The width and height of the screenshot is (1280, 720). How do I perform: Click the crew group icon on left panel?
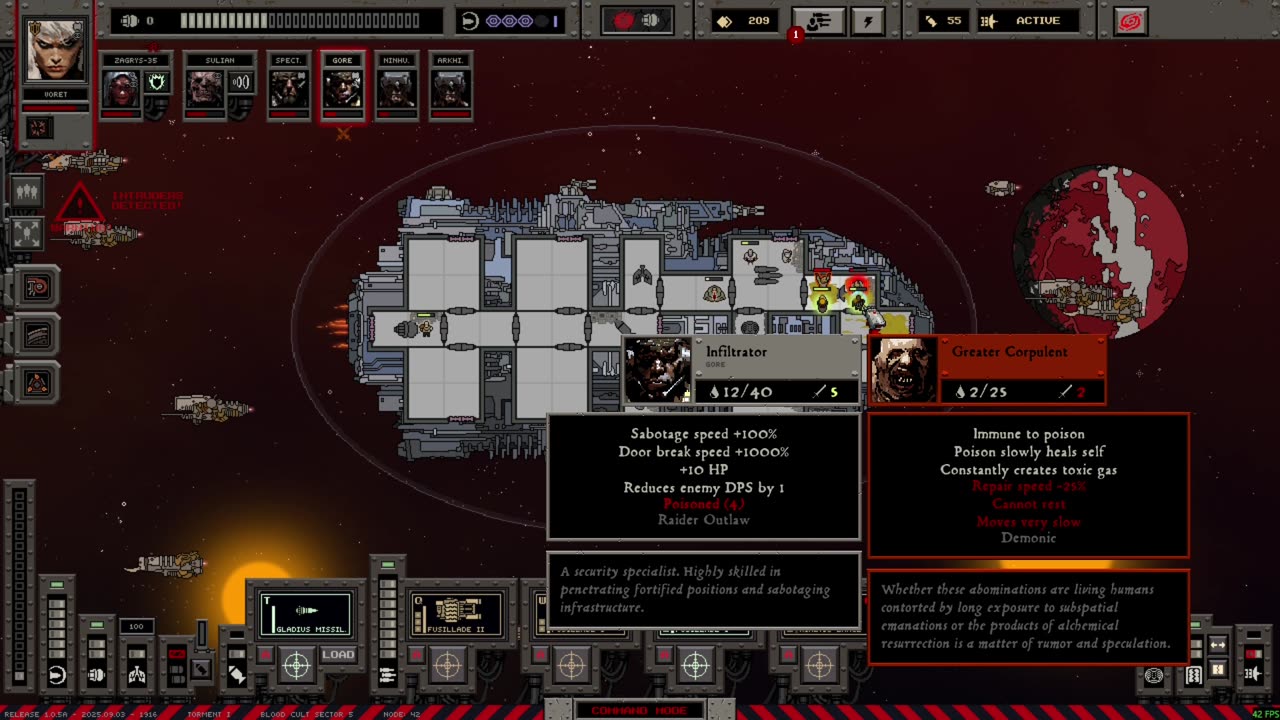[x=27, y=190]
